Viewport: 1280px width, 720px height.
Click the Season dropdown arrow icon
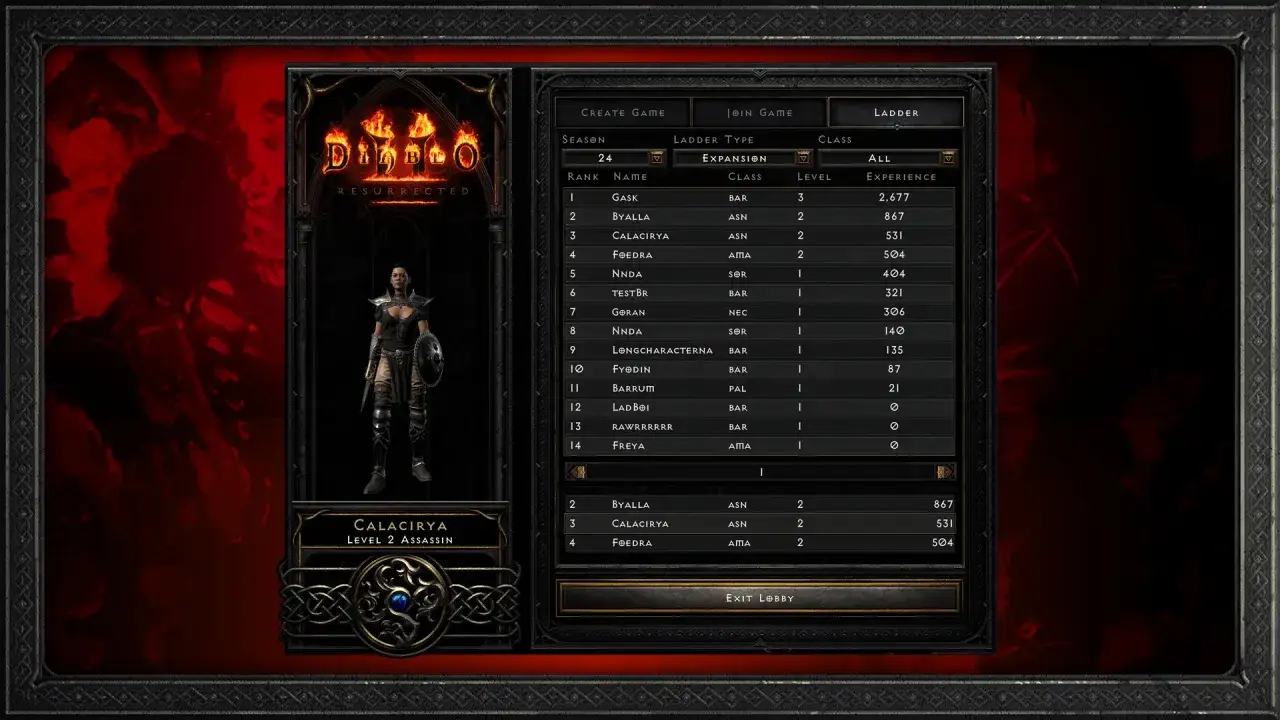click(x=655, y=157)
